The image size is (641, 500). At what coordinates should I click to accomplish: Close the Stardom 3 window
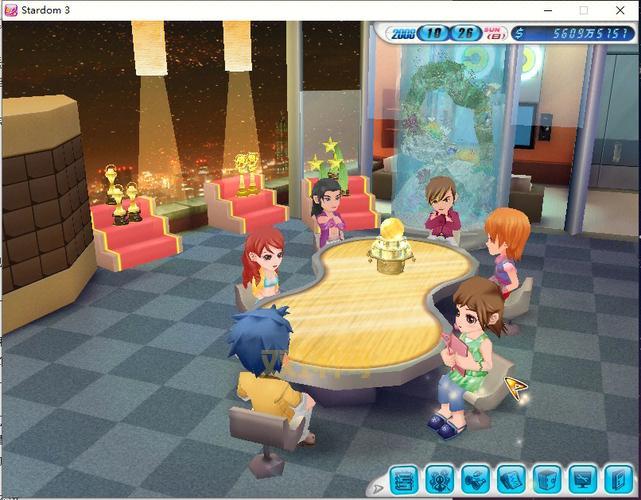[620, 10]
